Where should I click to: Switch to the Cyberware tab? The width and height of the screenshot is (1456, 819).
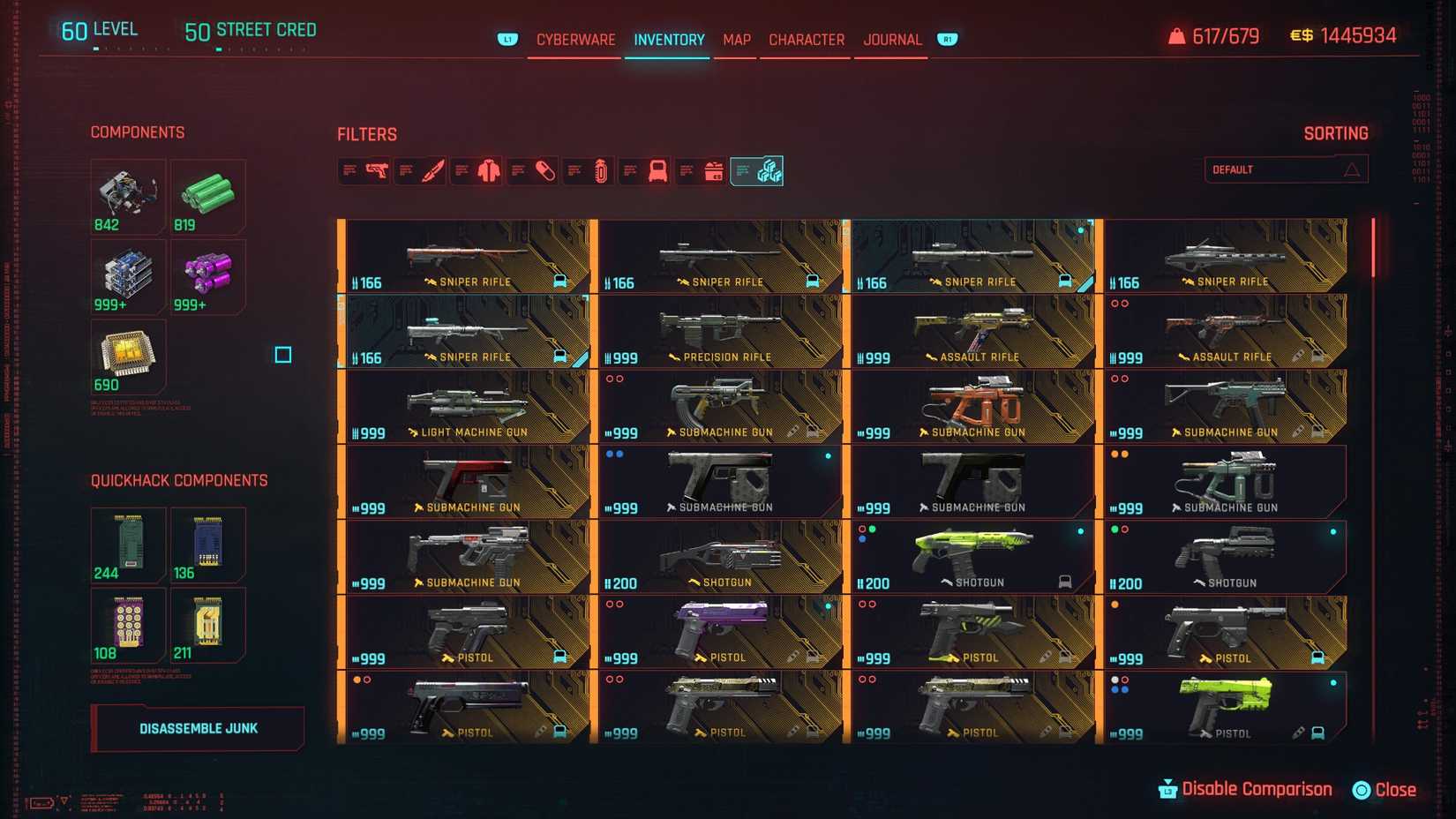tap(576, 40)
